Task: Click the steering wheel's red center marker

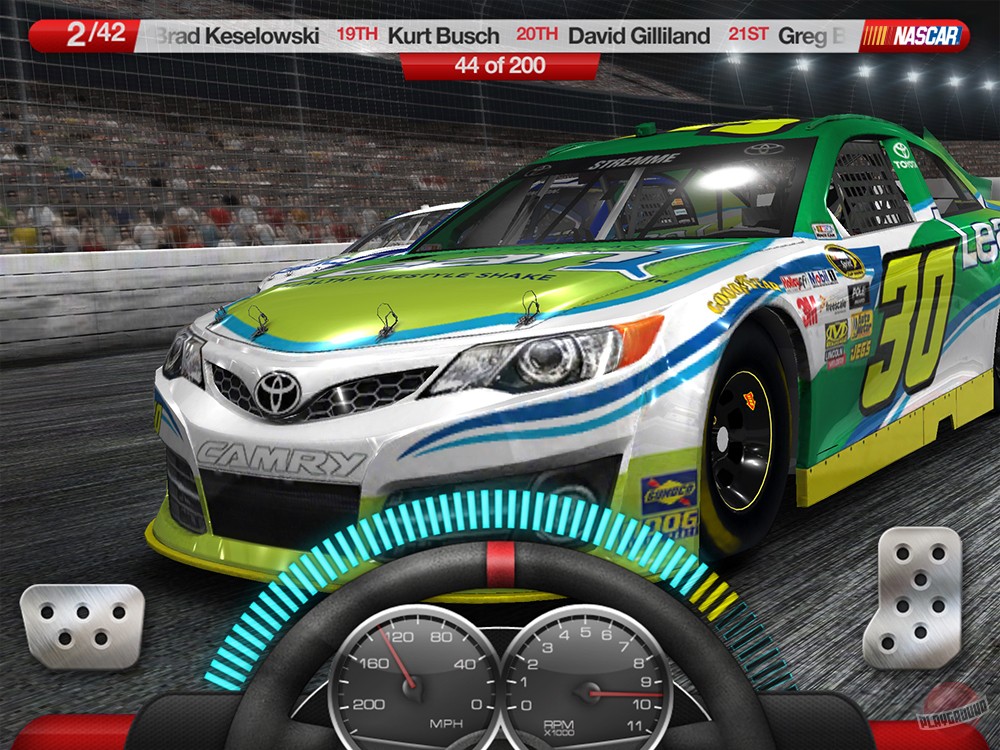Action: (500, 564)
